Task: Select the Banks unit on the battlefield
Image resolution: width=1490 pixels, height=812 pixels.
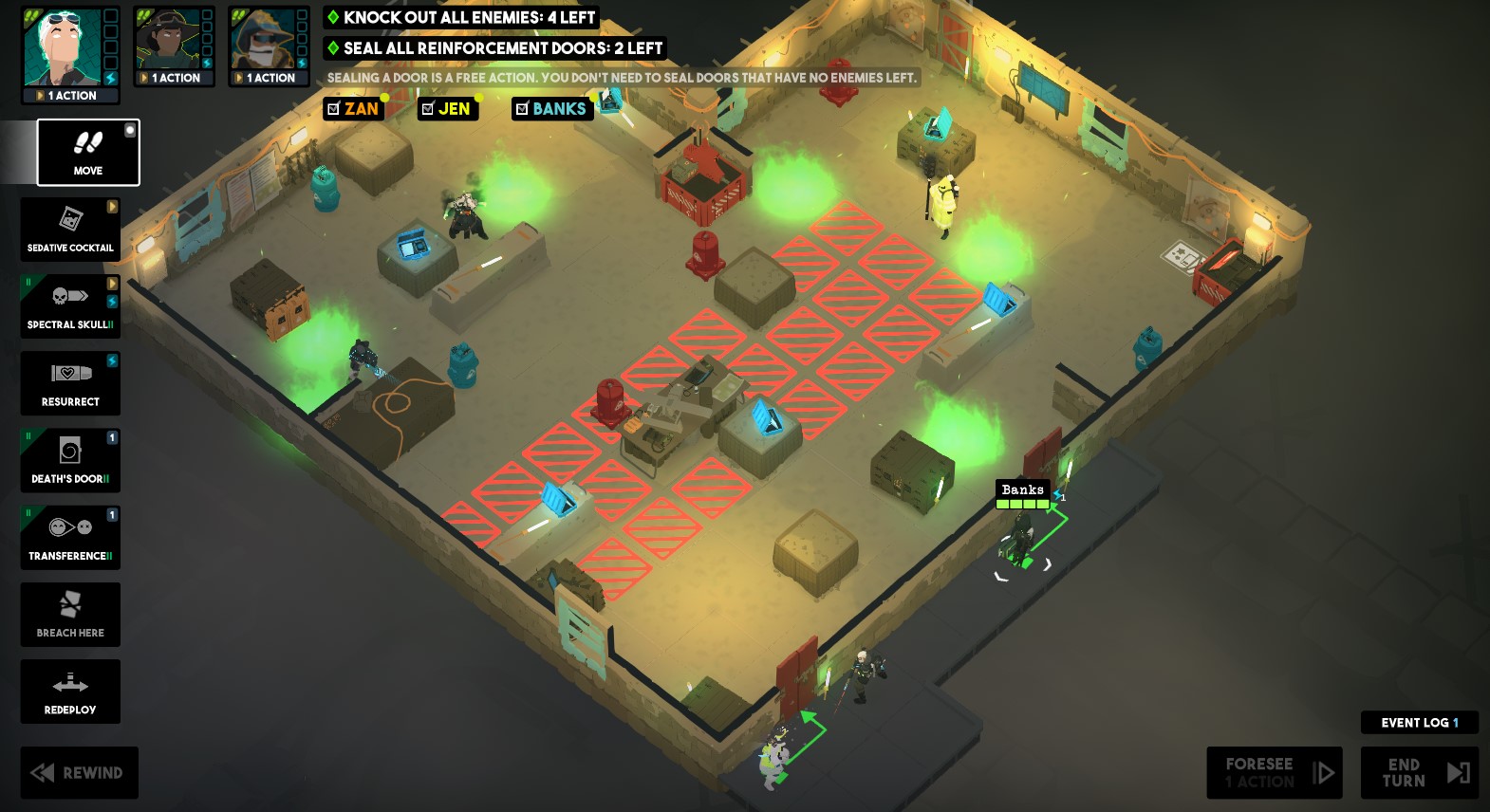Action: click(1023, 536)
